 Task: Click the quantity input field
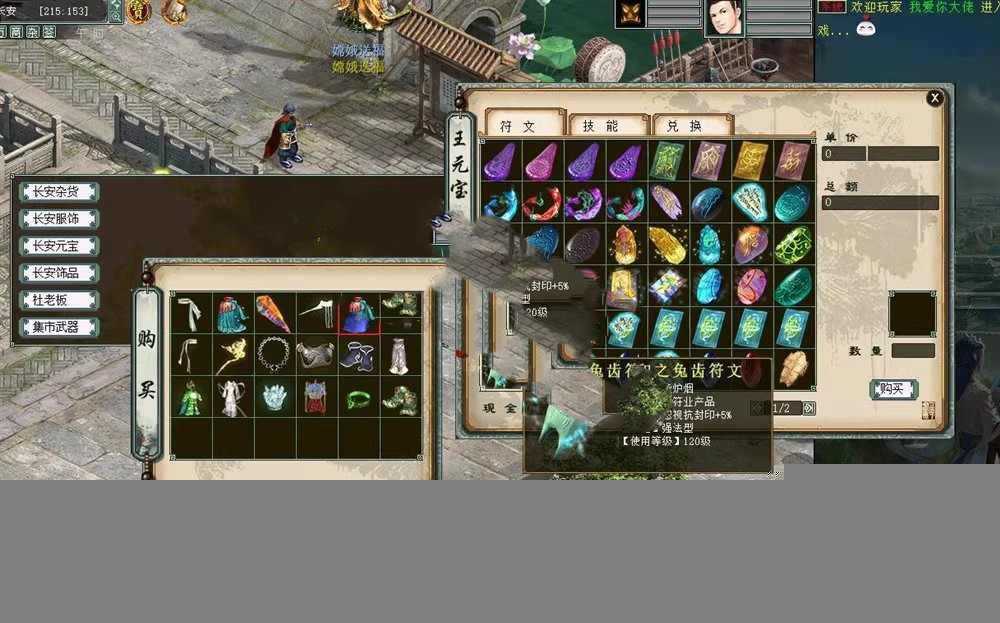(913, 351)
